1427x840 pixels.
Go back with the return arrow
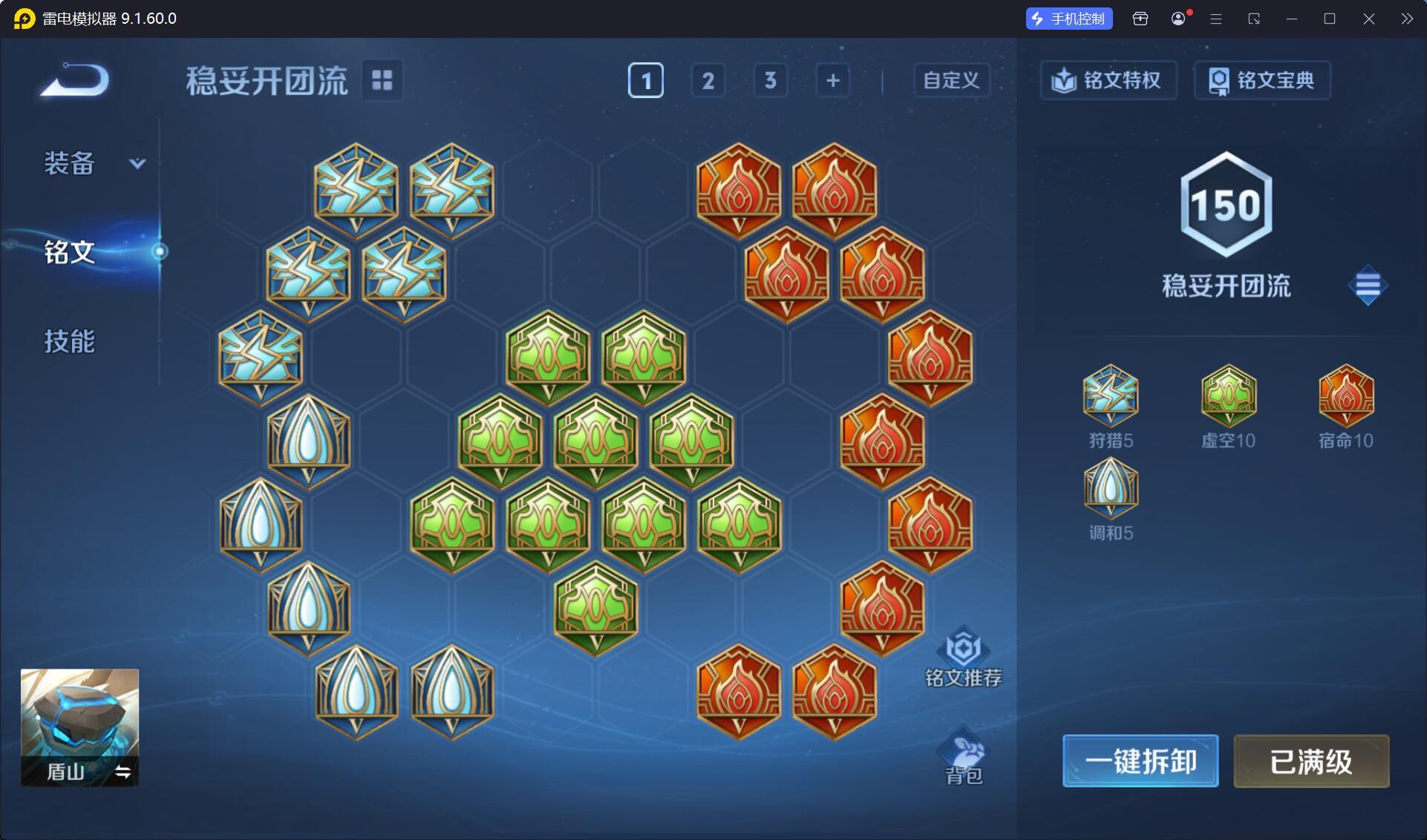[75, 80]
